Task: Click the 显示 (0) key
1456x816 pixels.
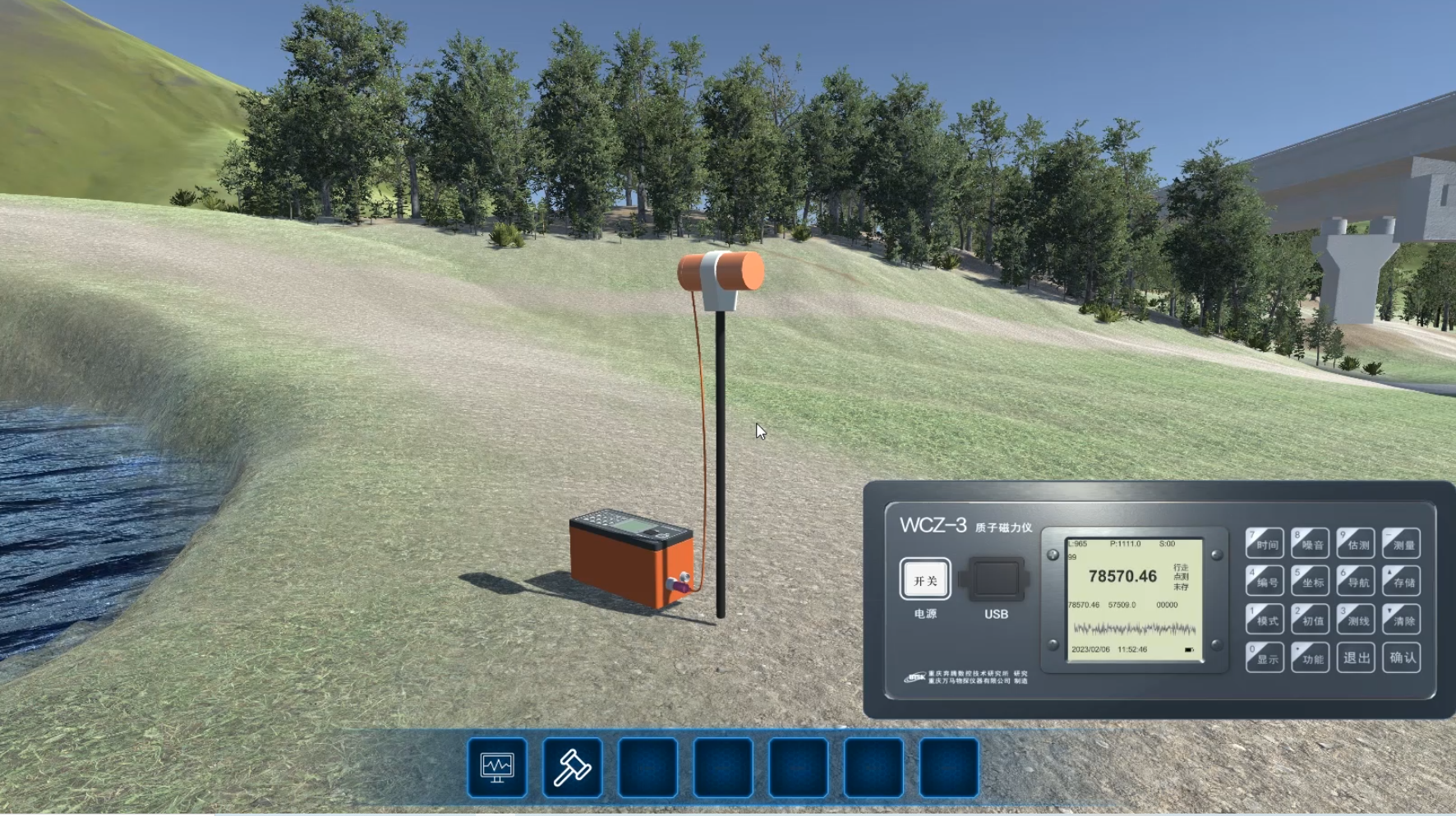Action: click(1265, 657)
